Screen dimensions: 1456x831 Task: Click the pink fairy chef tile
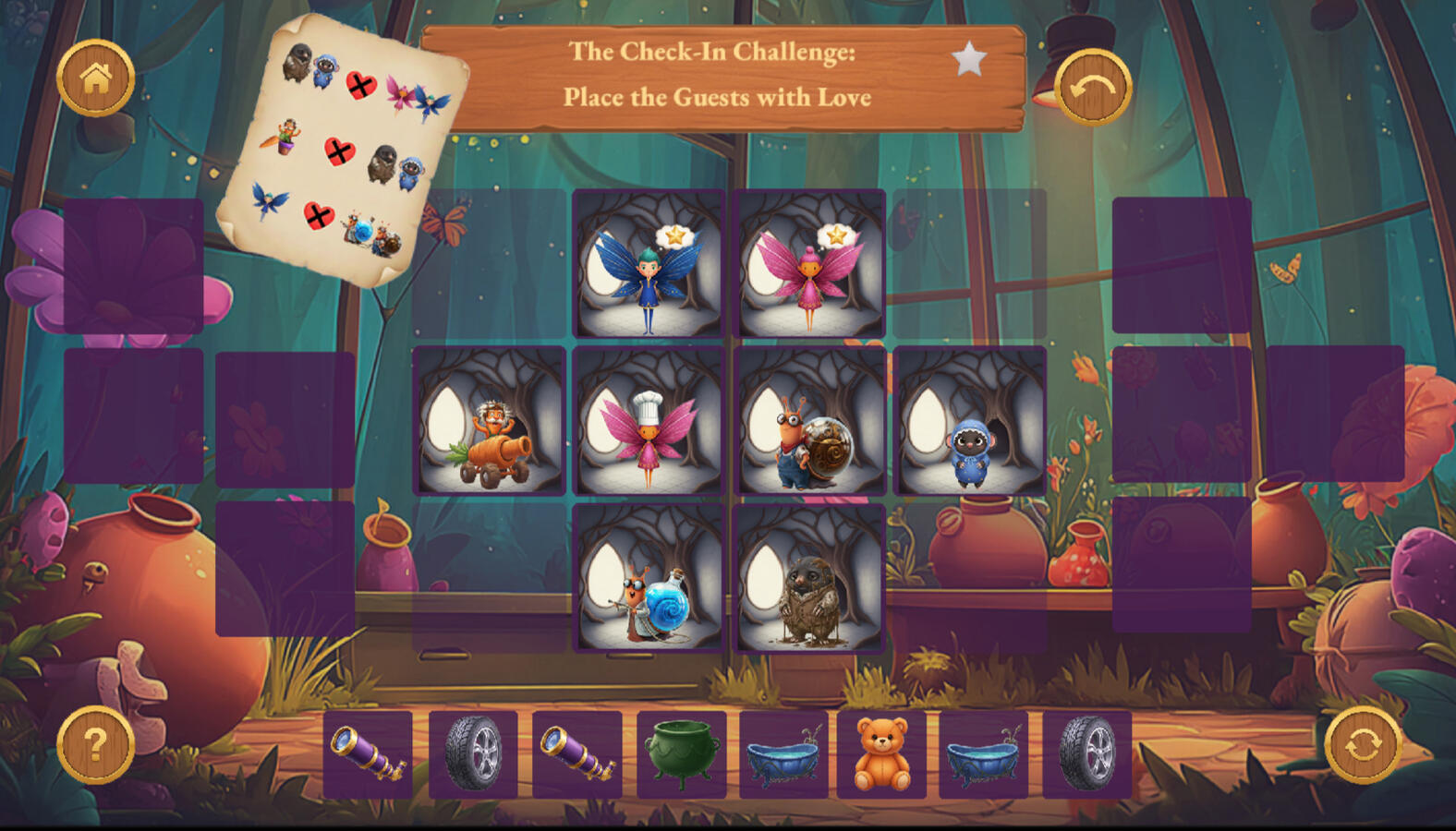(x=649, y=421)
